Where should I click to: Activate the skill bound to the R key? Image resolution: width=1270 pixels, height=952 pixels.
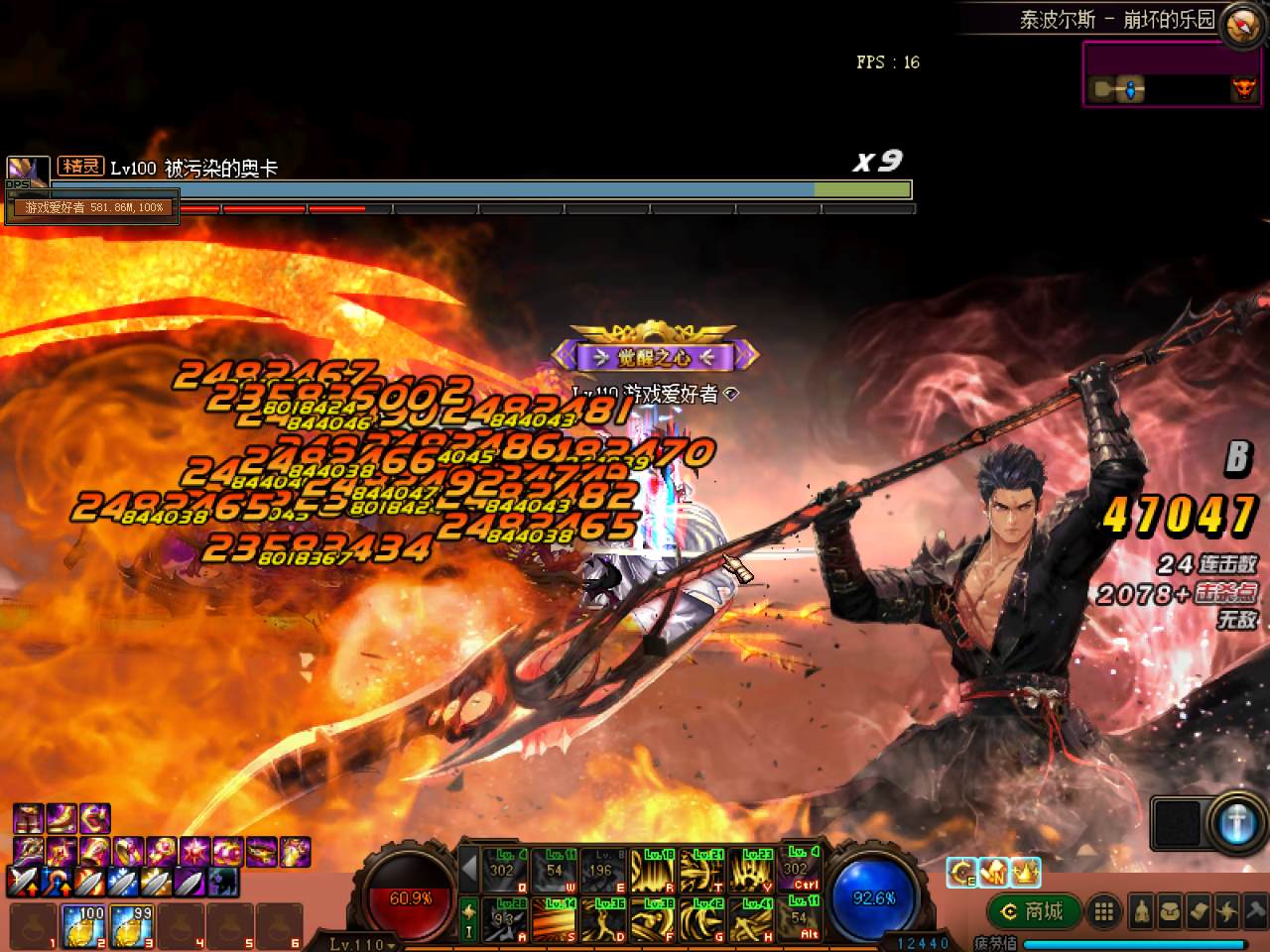(x=651, y=871)
